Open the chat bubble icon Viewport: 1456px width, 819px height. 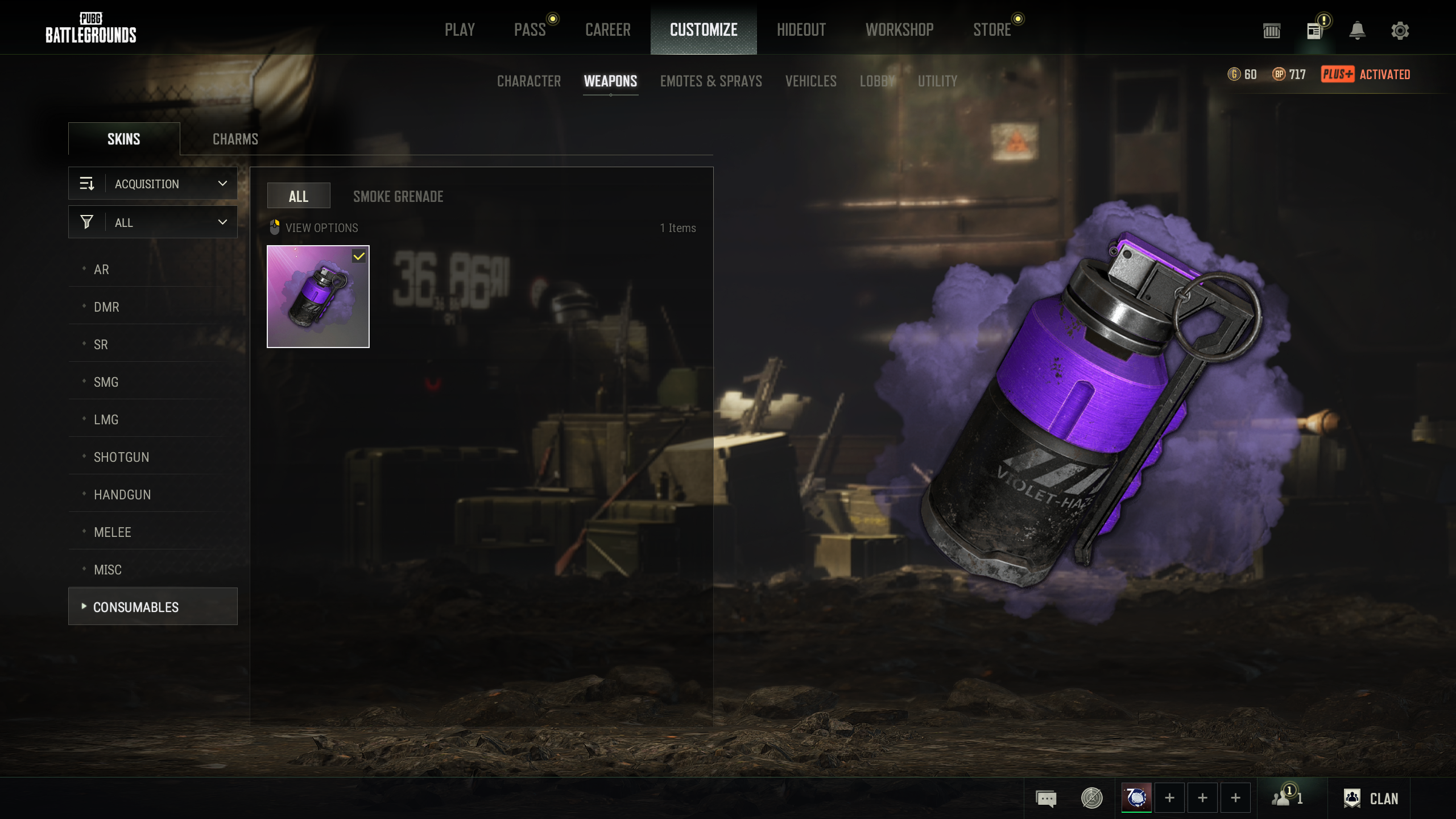pyautogui.click(x=1046, y=799)
